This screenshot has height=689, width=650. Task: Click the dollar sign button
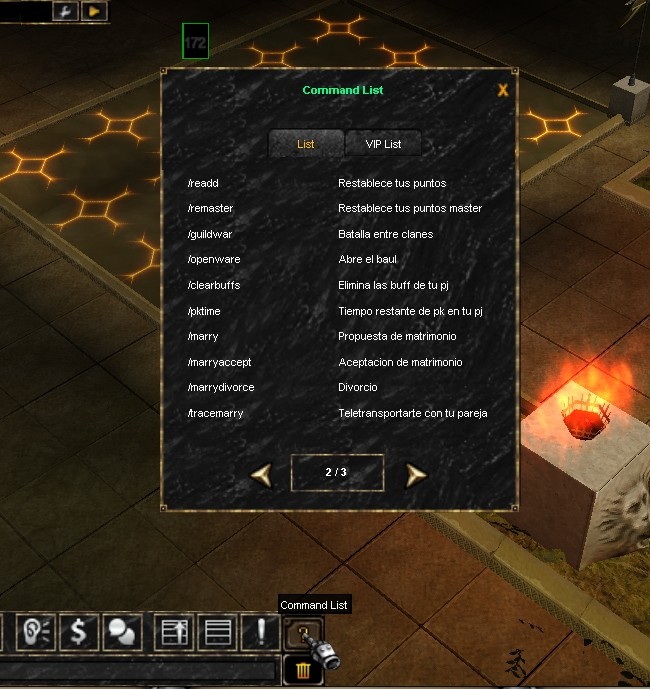click(79, 632)
